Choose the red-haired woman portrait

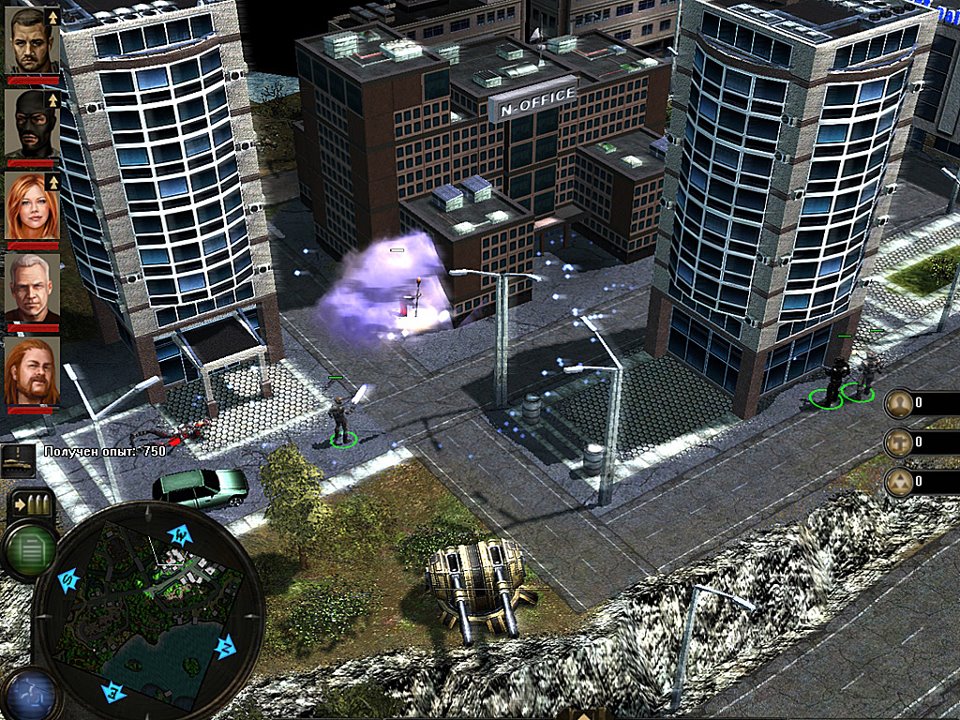[32, 205]
